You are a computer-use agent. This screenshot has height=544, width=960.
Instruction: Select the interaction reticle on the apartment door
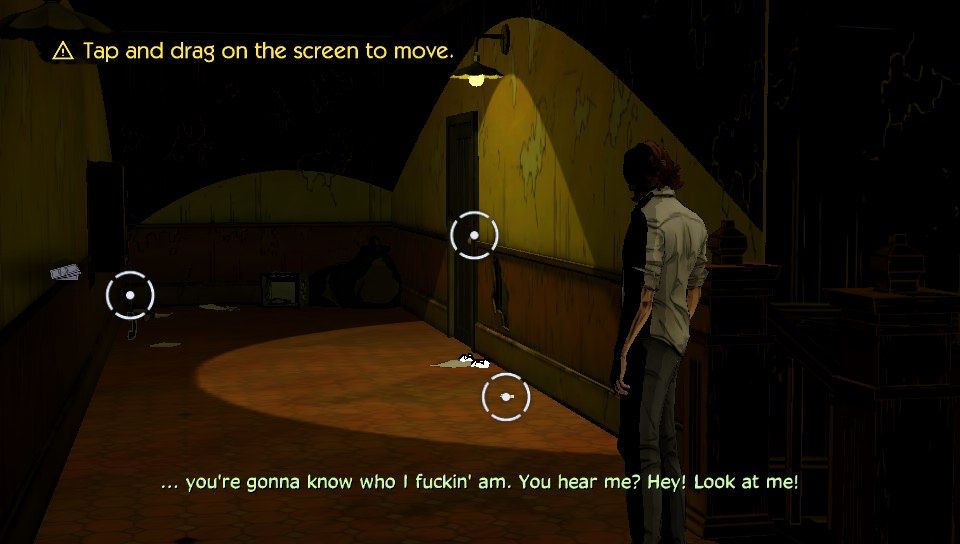coord(474,235)
